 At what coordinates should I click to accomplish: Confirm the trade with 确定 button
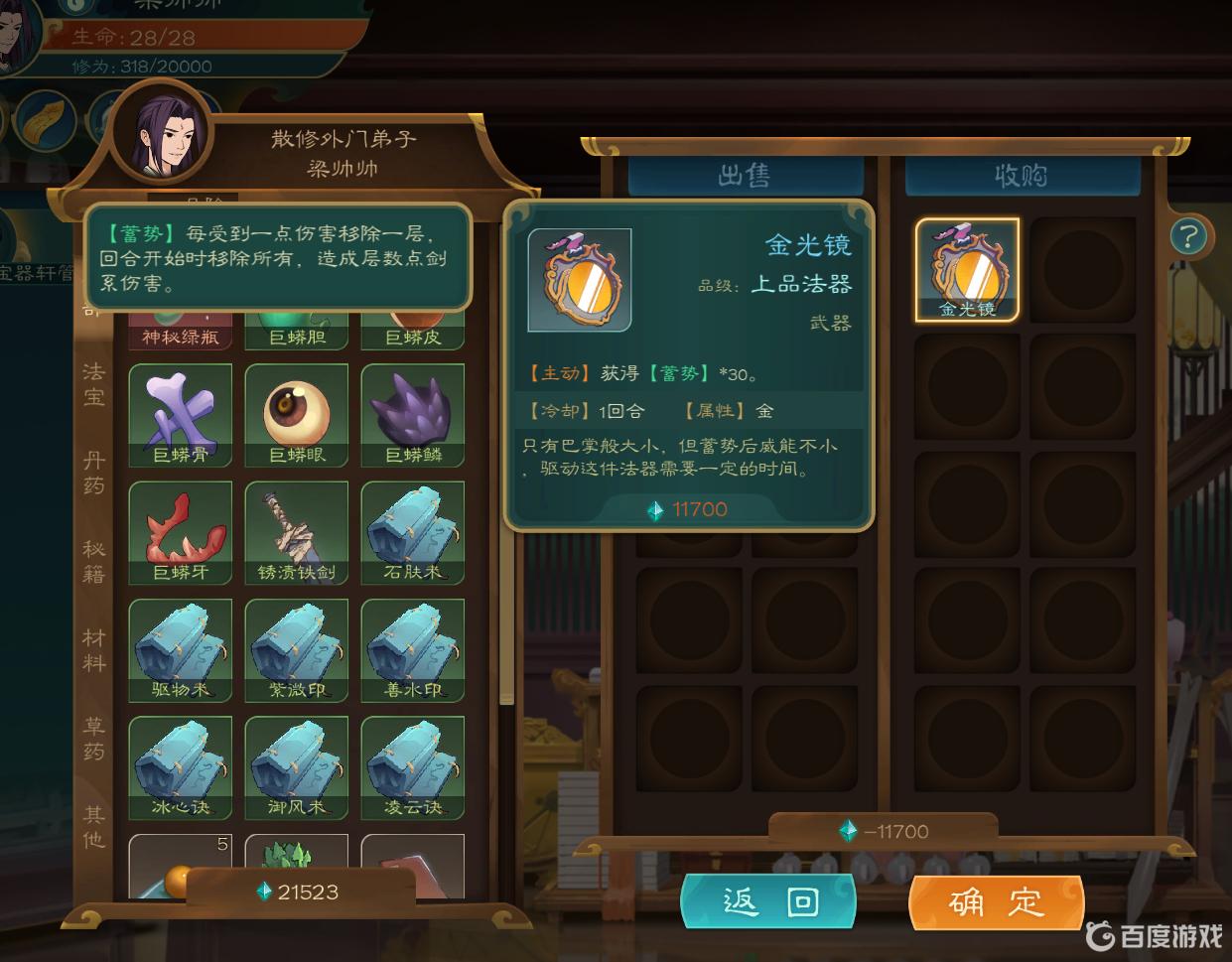996,901
